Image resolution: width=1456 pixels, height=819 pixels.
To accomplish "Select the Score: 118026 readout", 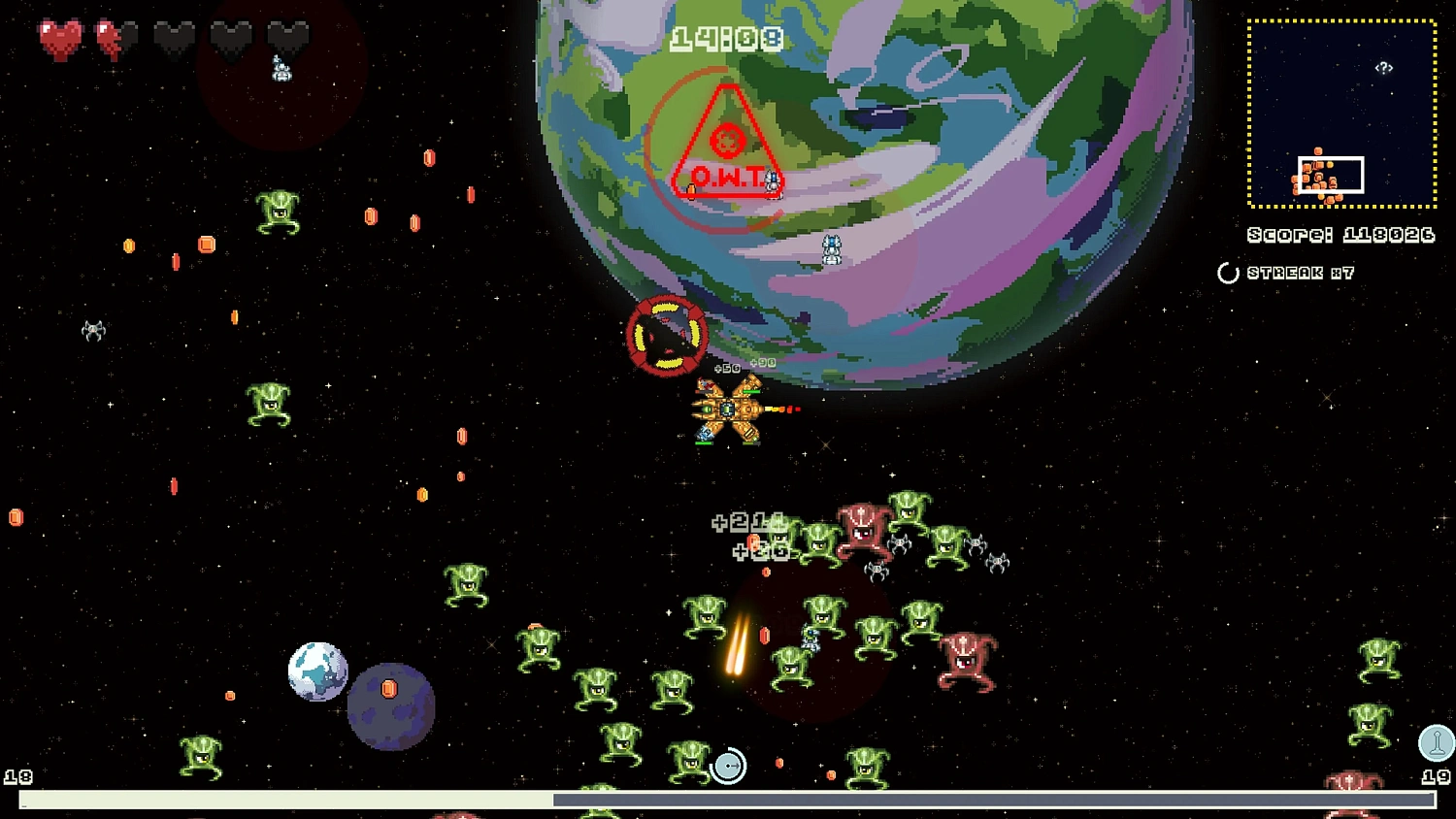I will coord(1340,235).
